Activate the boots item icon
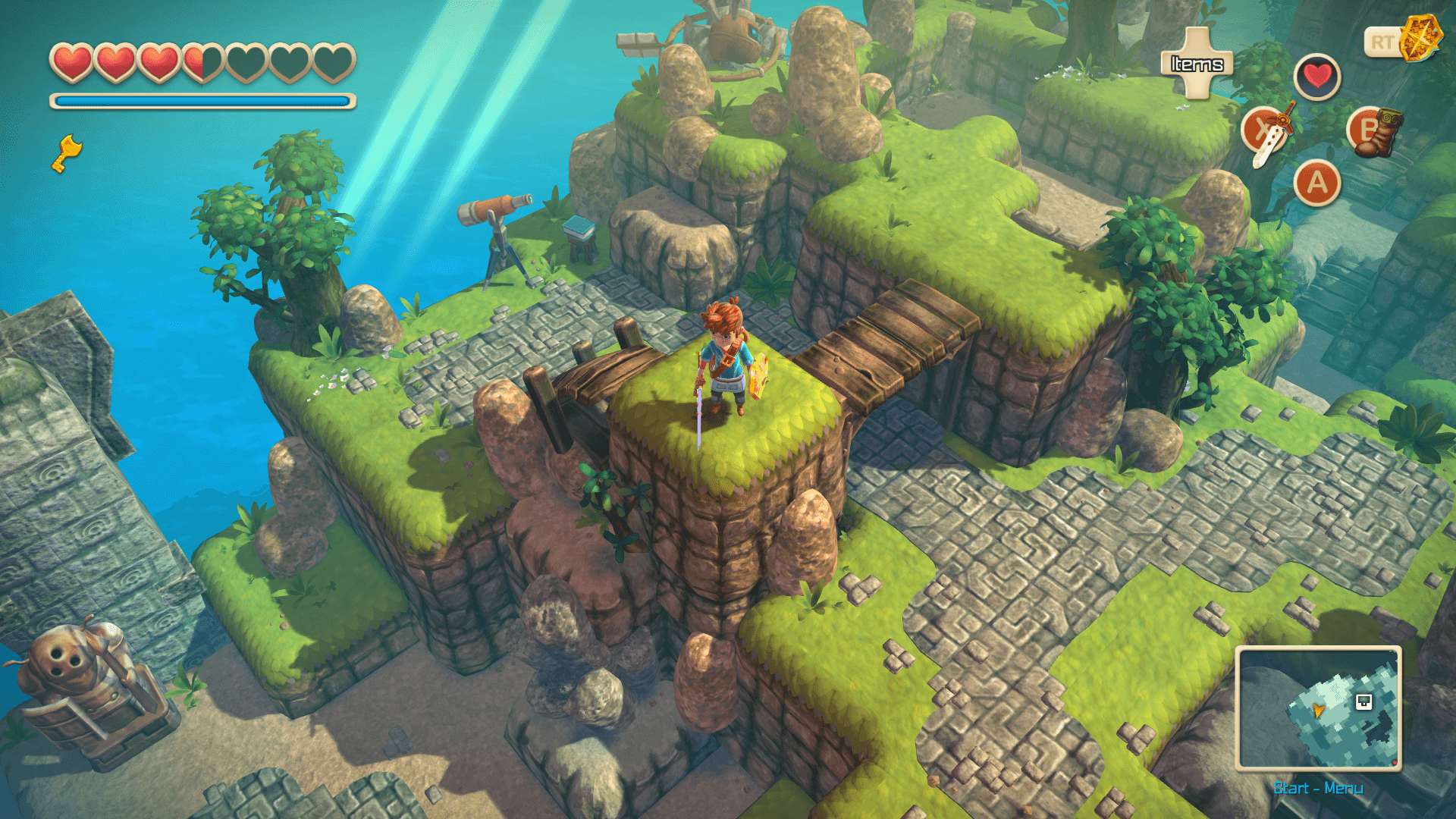Viewport: 1456px width, 819px height. click(1374, 131)
